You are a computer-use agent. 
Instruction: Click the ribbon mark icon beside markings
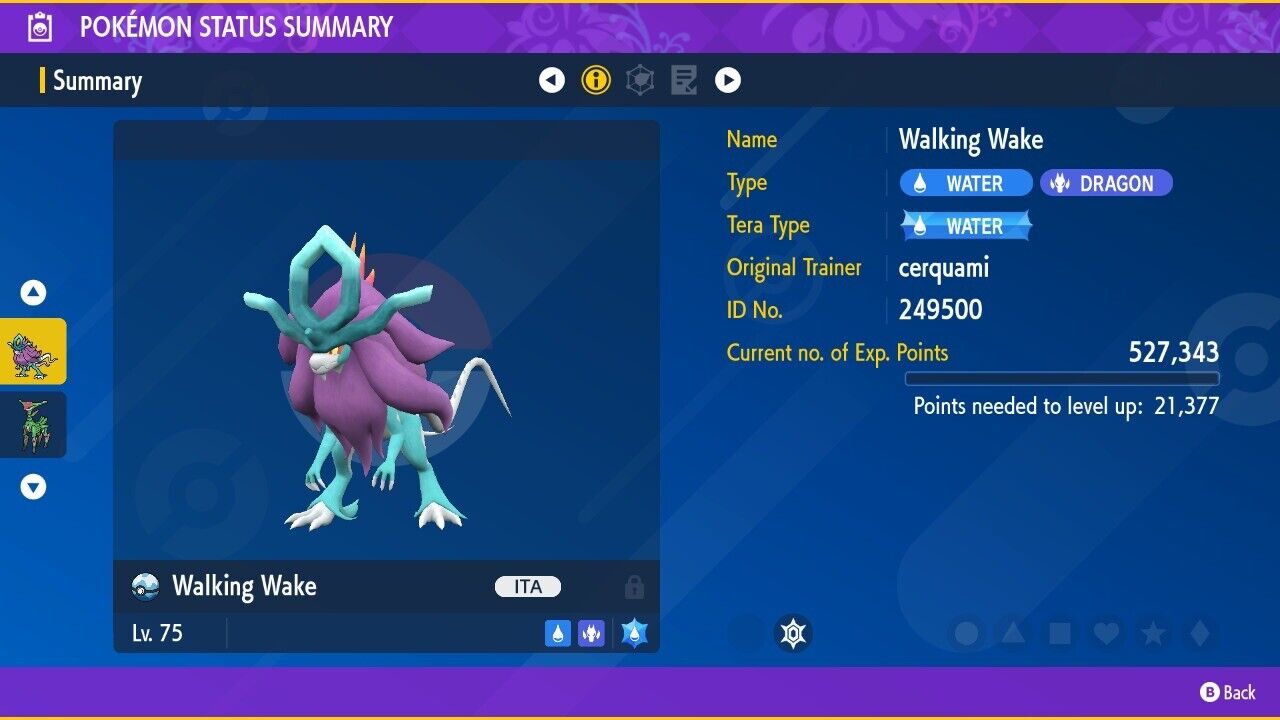(x=793, y=633)
